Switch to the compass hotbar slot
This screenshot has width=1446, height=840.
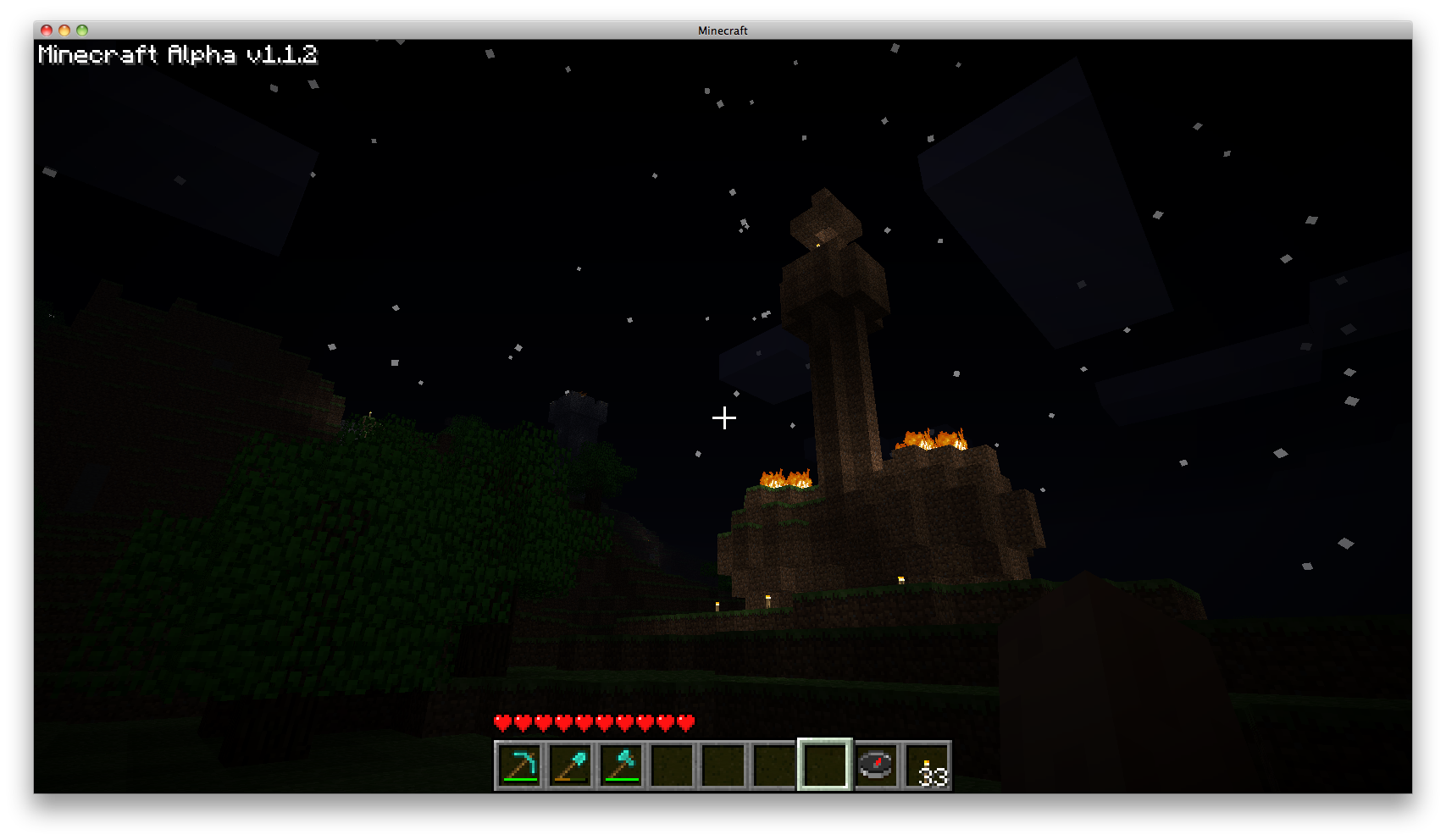876,765
